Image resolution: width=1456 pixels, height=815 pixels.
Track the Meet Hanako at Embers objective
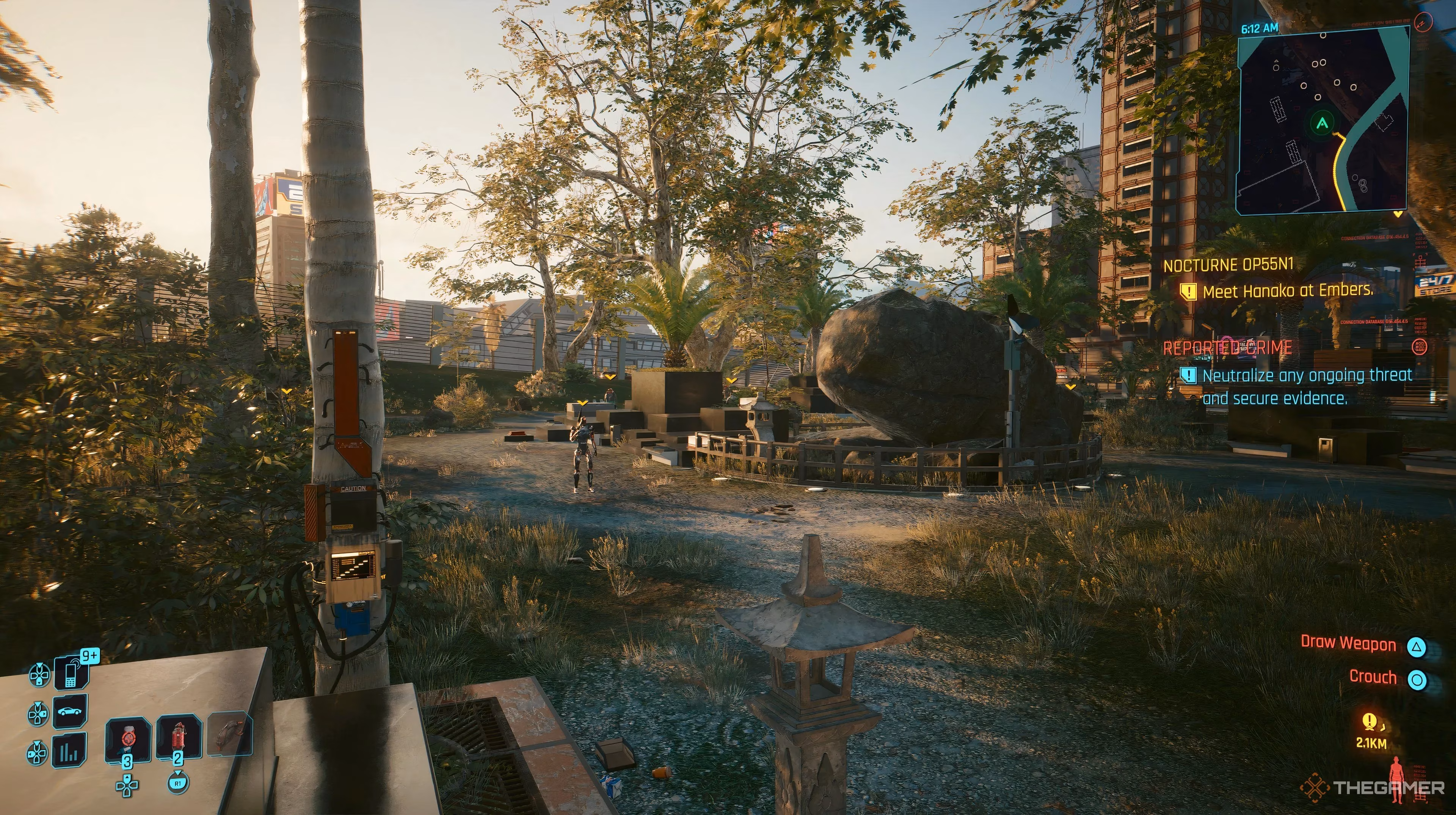pos(1287,291)
